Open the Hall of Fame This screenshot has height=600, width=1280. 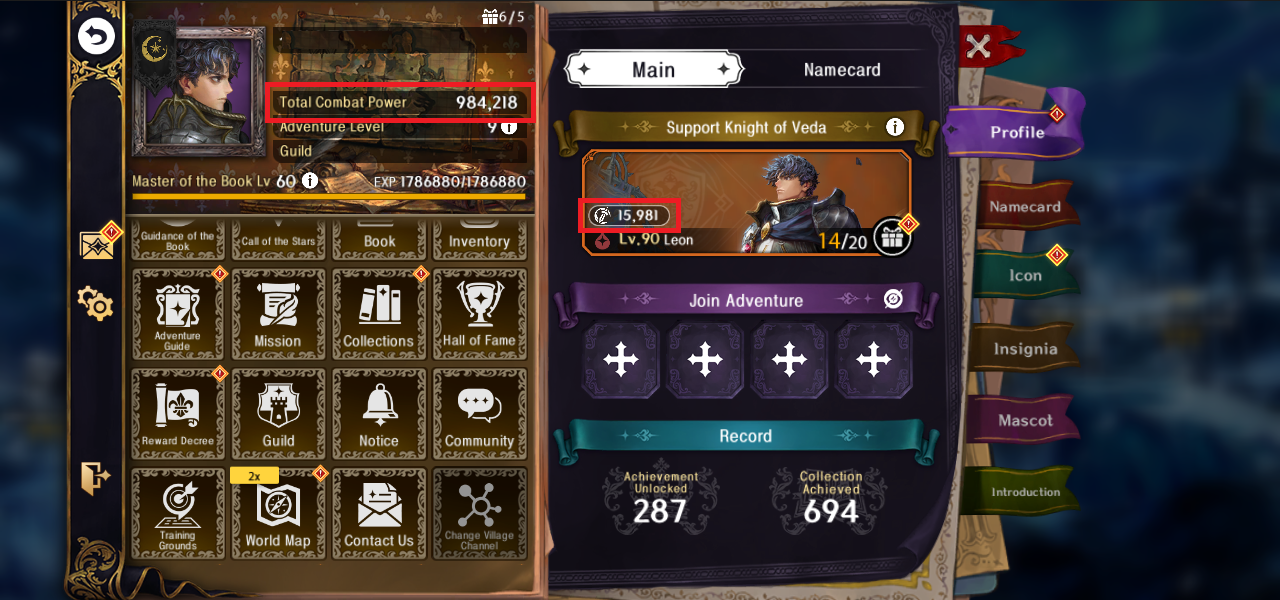[479, 314]
